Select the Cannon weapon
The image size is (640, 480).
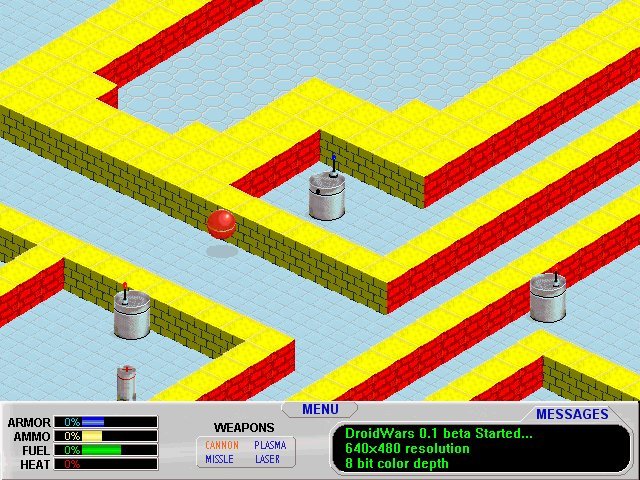pos(222,445)
